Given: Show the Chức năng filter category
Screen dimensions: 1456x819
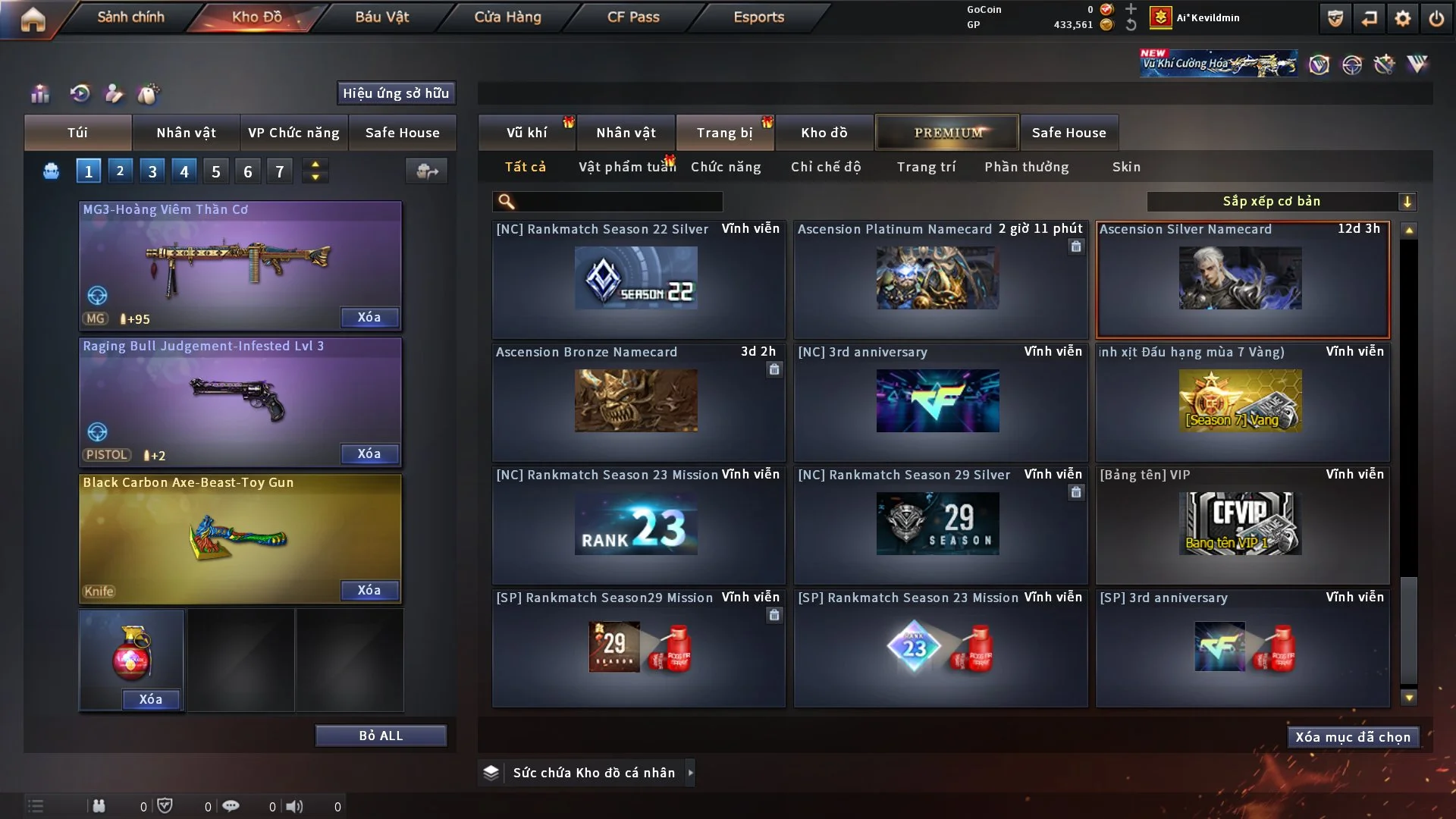Looking at the screenshot, I should 726,167.
